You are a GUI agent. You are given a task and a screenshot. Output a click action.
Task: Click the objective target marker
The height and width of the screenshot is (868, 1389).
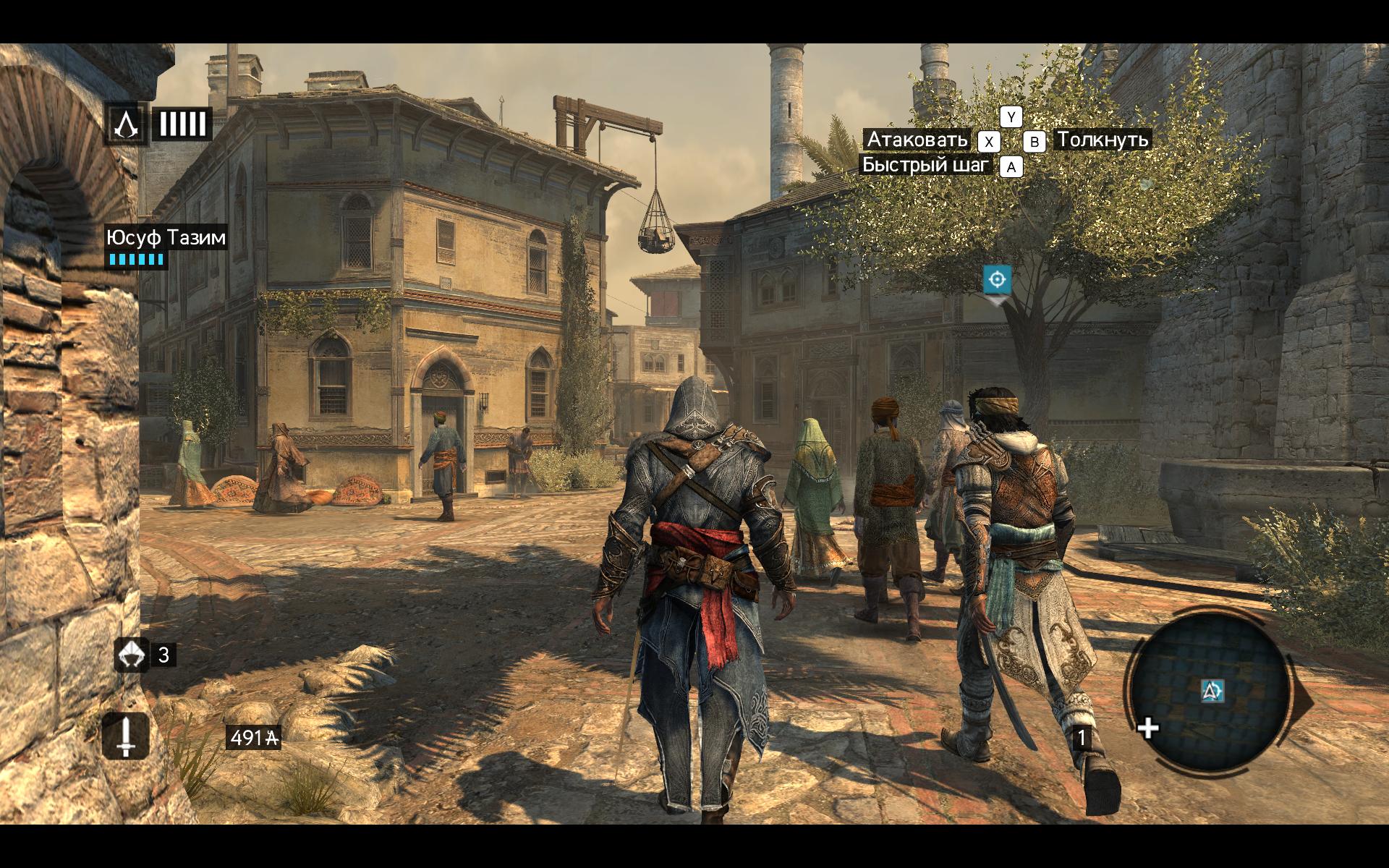[997, 279]
